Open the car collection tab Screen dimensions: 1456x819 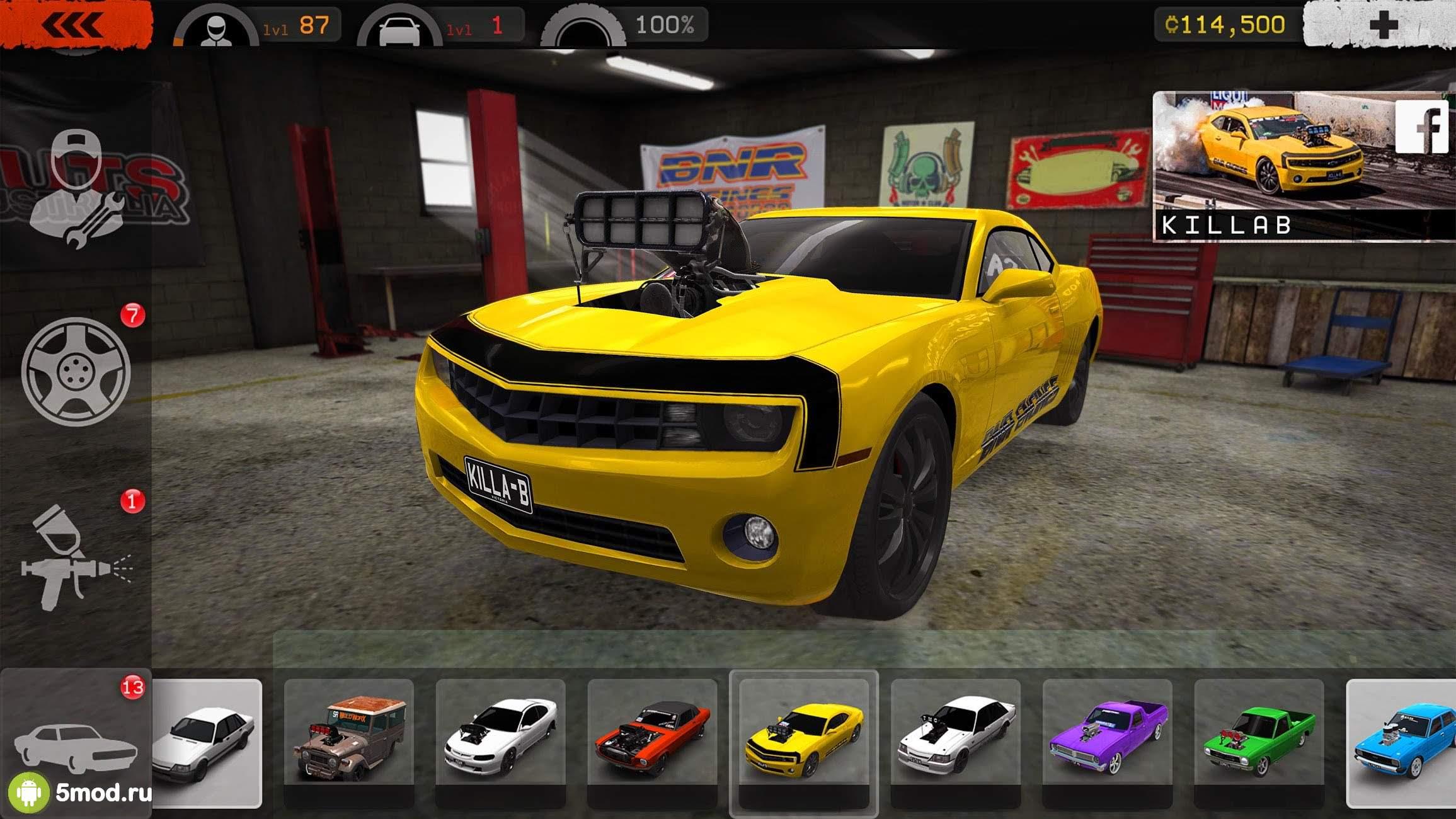point(76,743)
